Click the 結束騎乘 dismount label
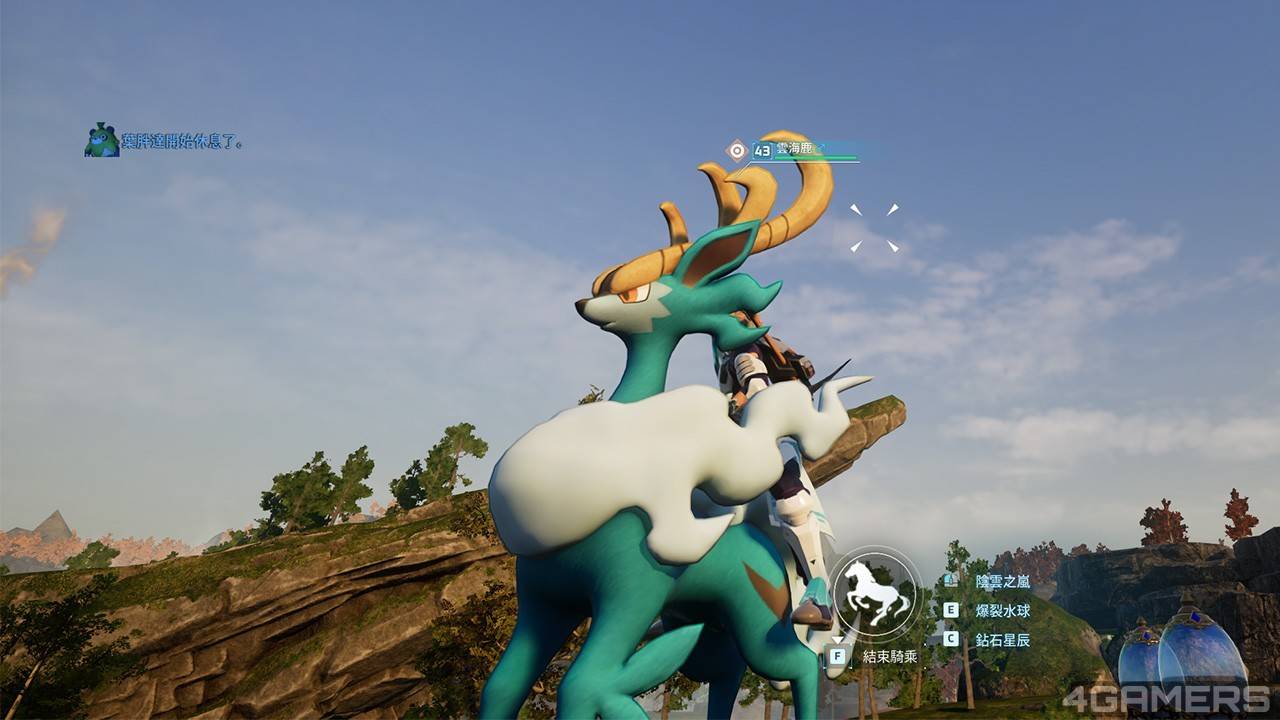The image size is (1280, 720). coord(889,657)
